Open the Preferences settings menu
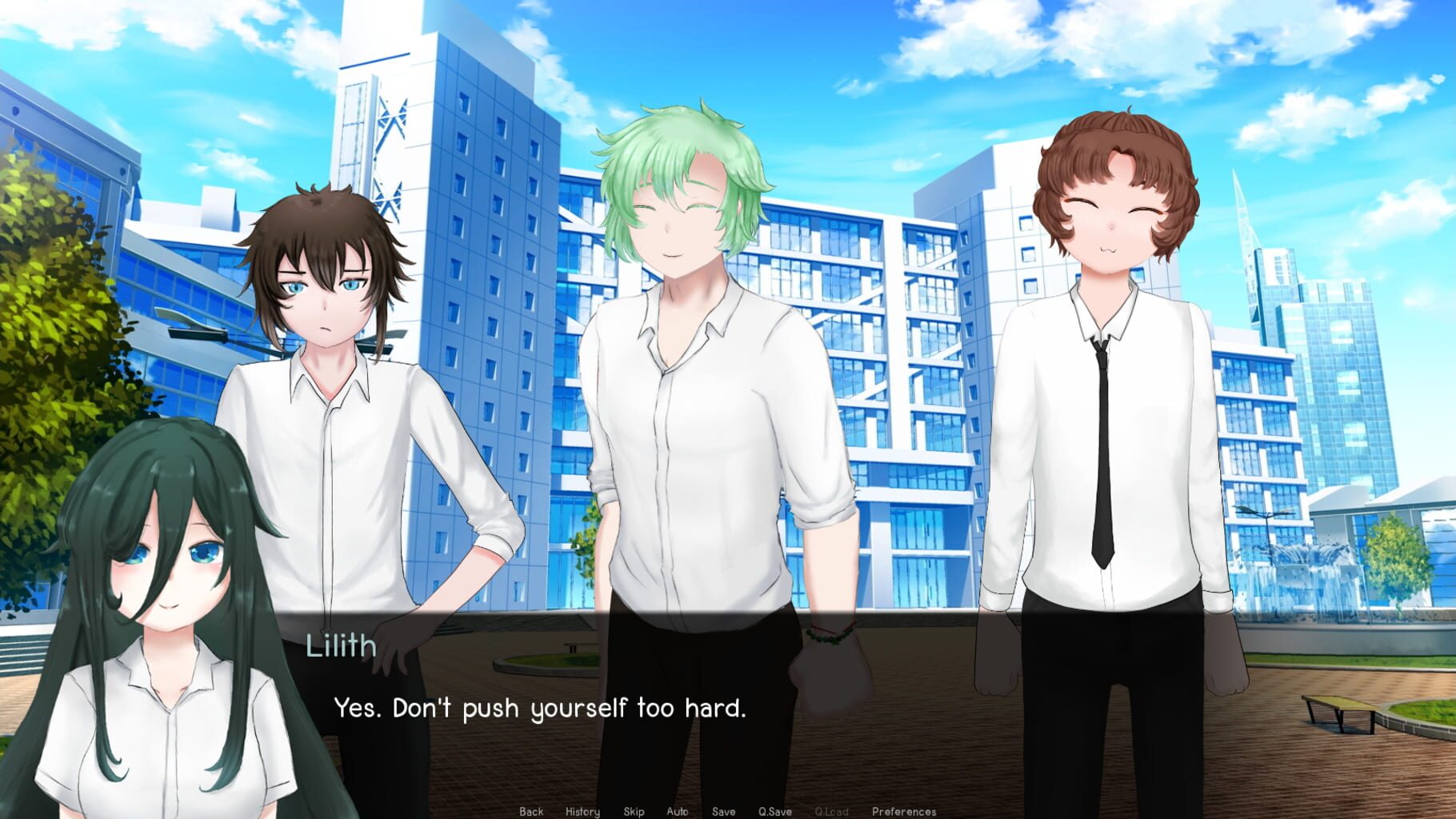1456x819 pixels. [x=904, y=810]
